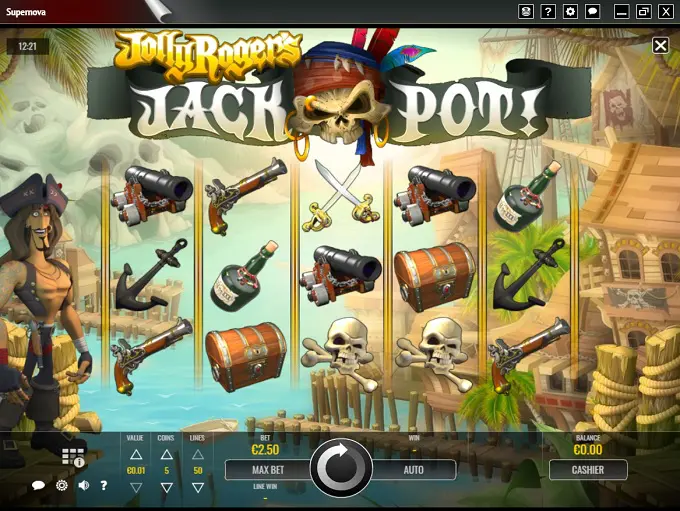680x511 pixels.
Task: Open the title bar gear settings
Action: click(570, 11)
